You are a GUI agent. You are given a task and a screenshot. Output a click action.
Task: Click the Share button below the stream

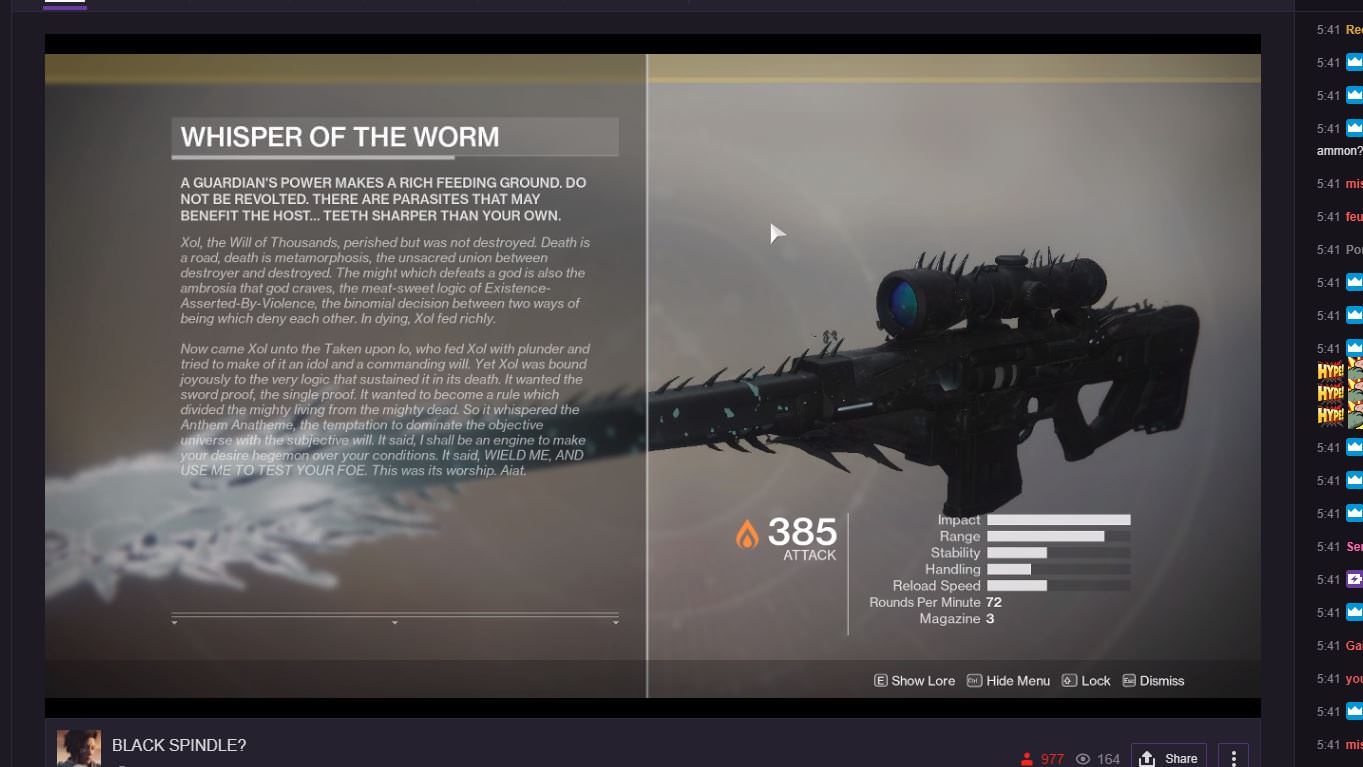pyautogui.click(x=1170, y=757)
